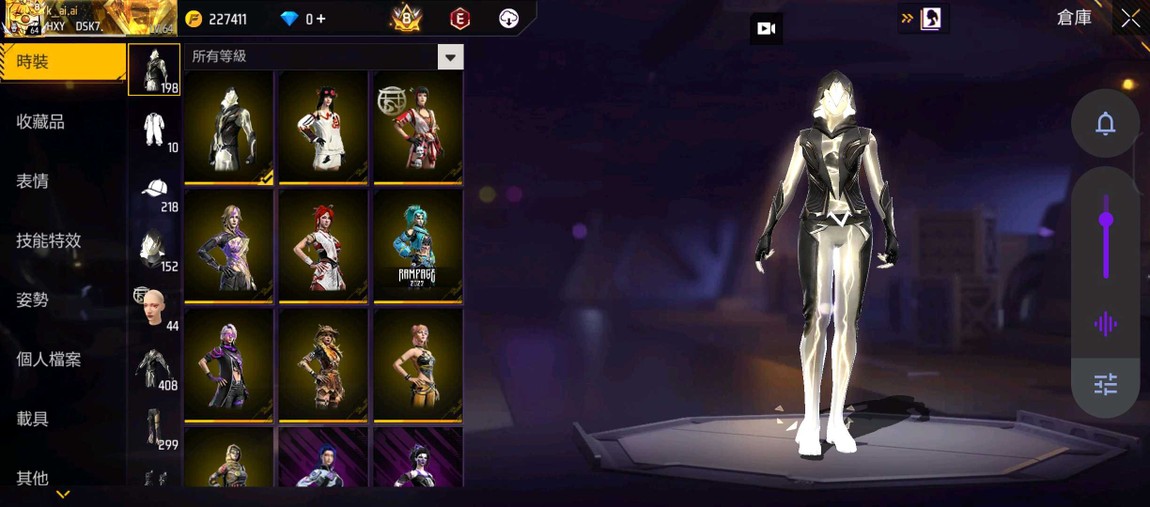Select the white jumpsuit category icon
Image resolution: width=1150 pixels, height=507 pixels.
coord(154,130)
